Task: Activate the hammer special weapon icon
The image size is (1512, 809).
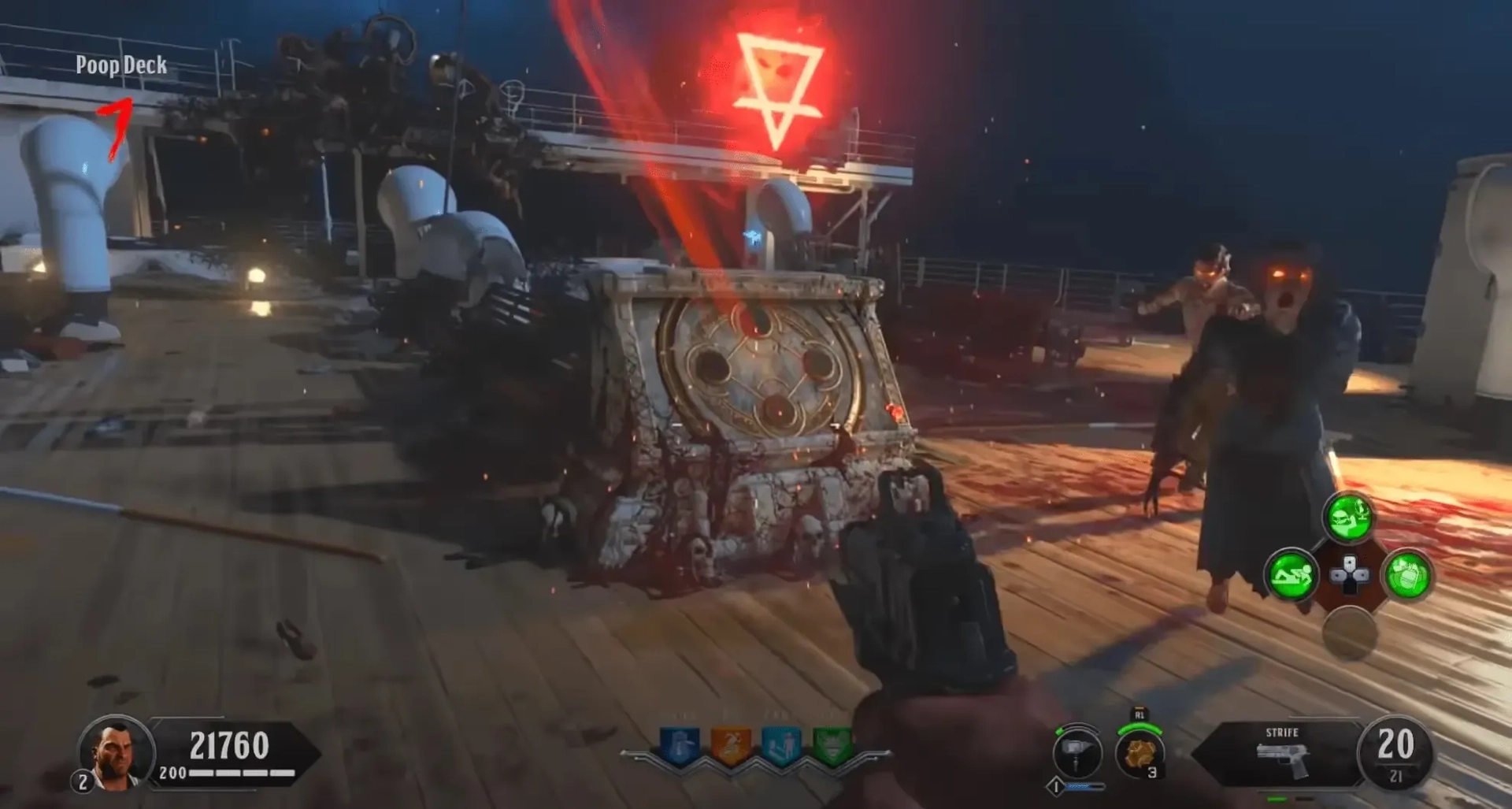Action: pos(1077,751)
